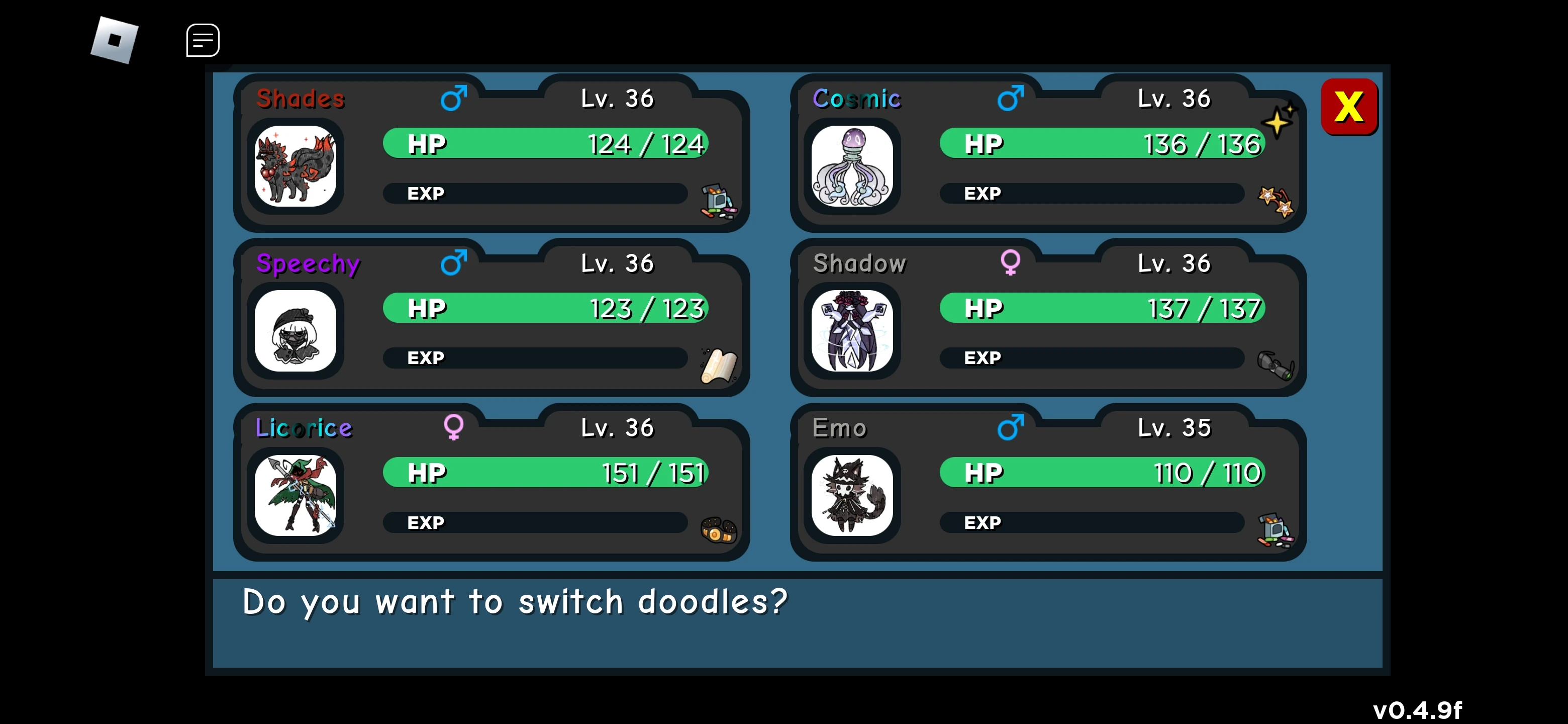1568x724 pixels.
Task: Open the chat icon at the top of the screen
Action: coord(202,40)
